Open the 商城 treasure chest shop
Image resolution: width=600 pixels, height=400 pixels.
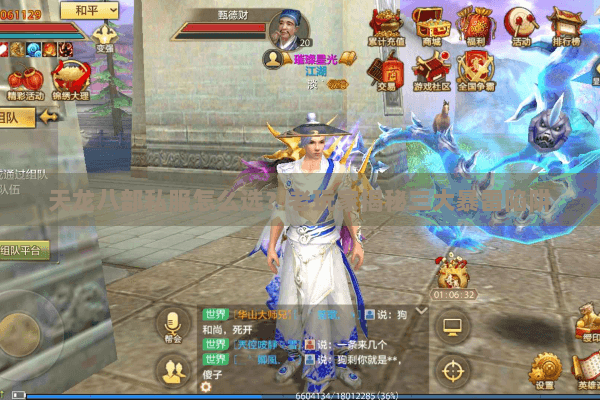point(431,24)
